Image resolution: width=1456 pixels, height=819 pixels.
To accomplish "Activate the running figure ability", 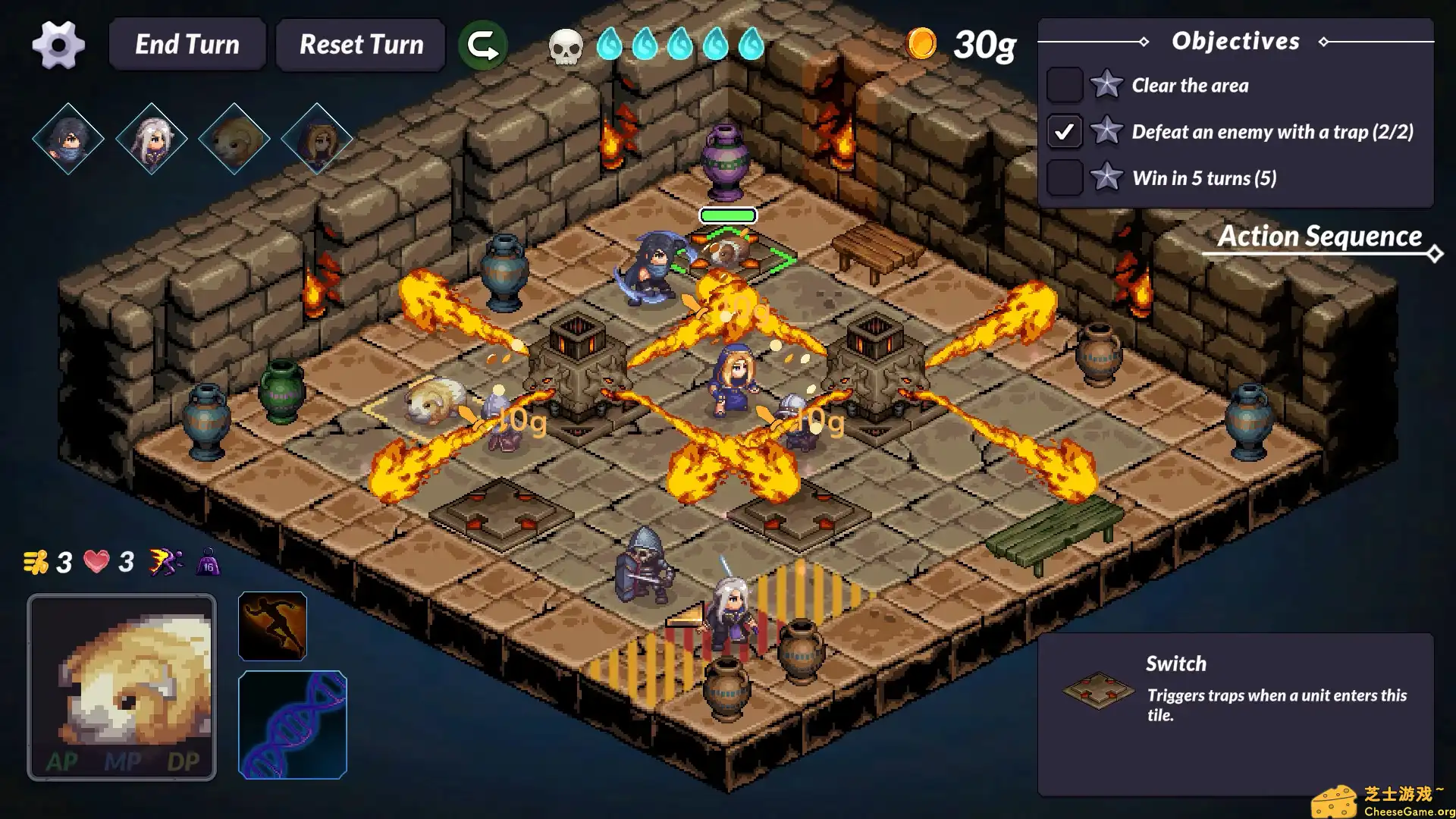I will 272,626.
